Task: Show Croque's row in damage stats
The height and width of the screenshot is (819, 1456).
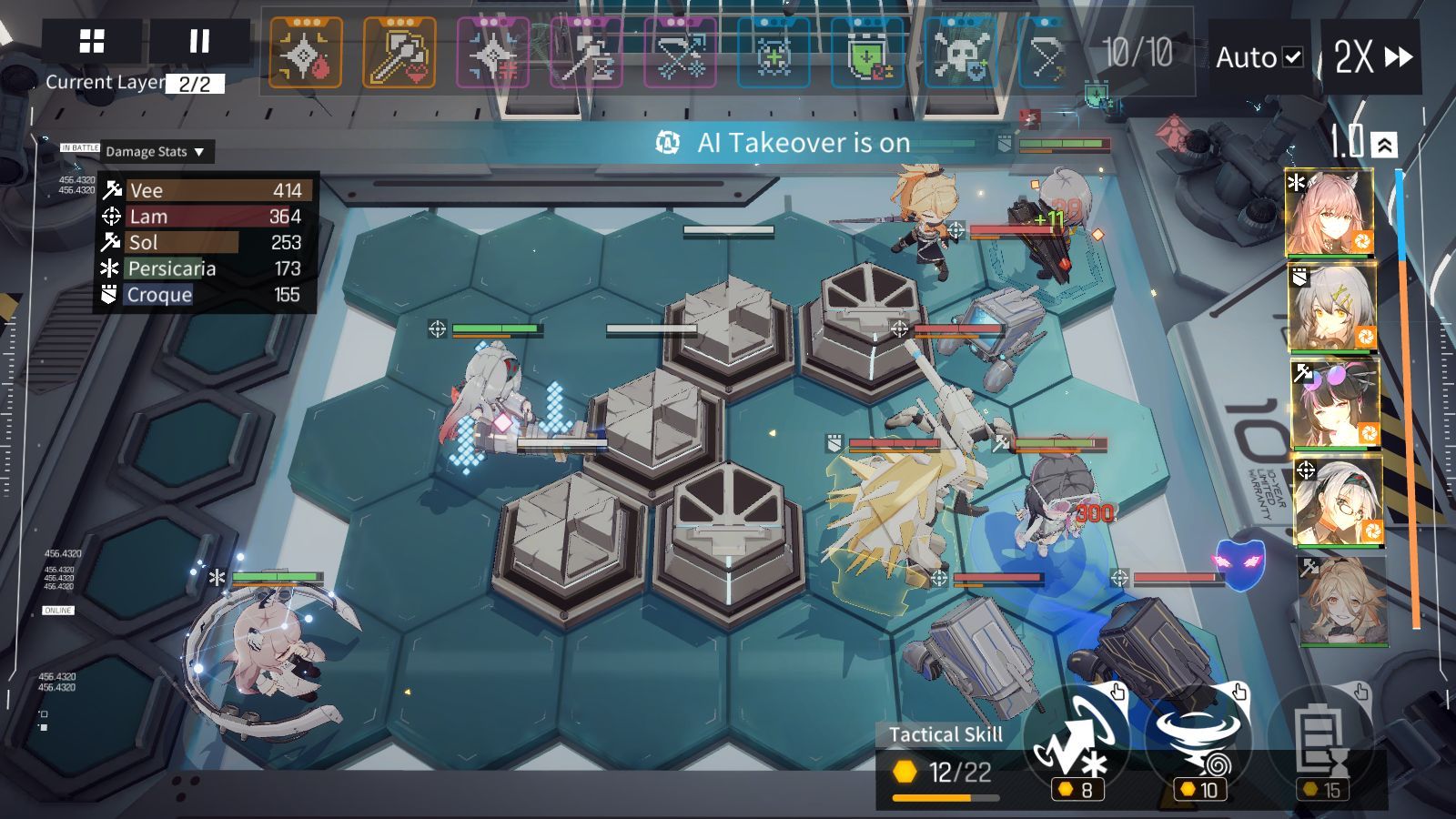Action: 206,295
